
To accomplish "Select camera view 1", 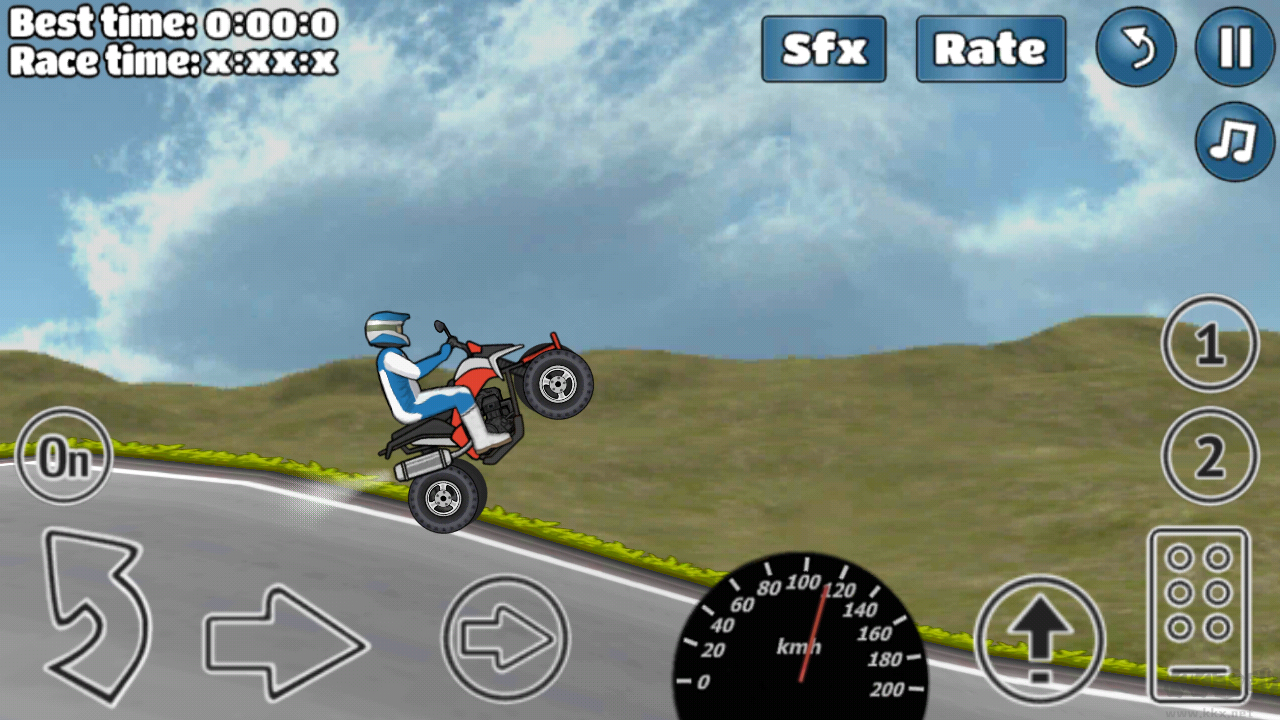I will [1209, 344].
